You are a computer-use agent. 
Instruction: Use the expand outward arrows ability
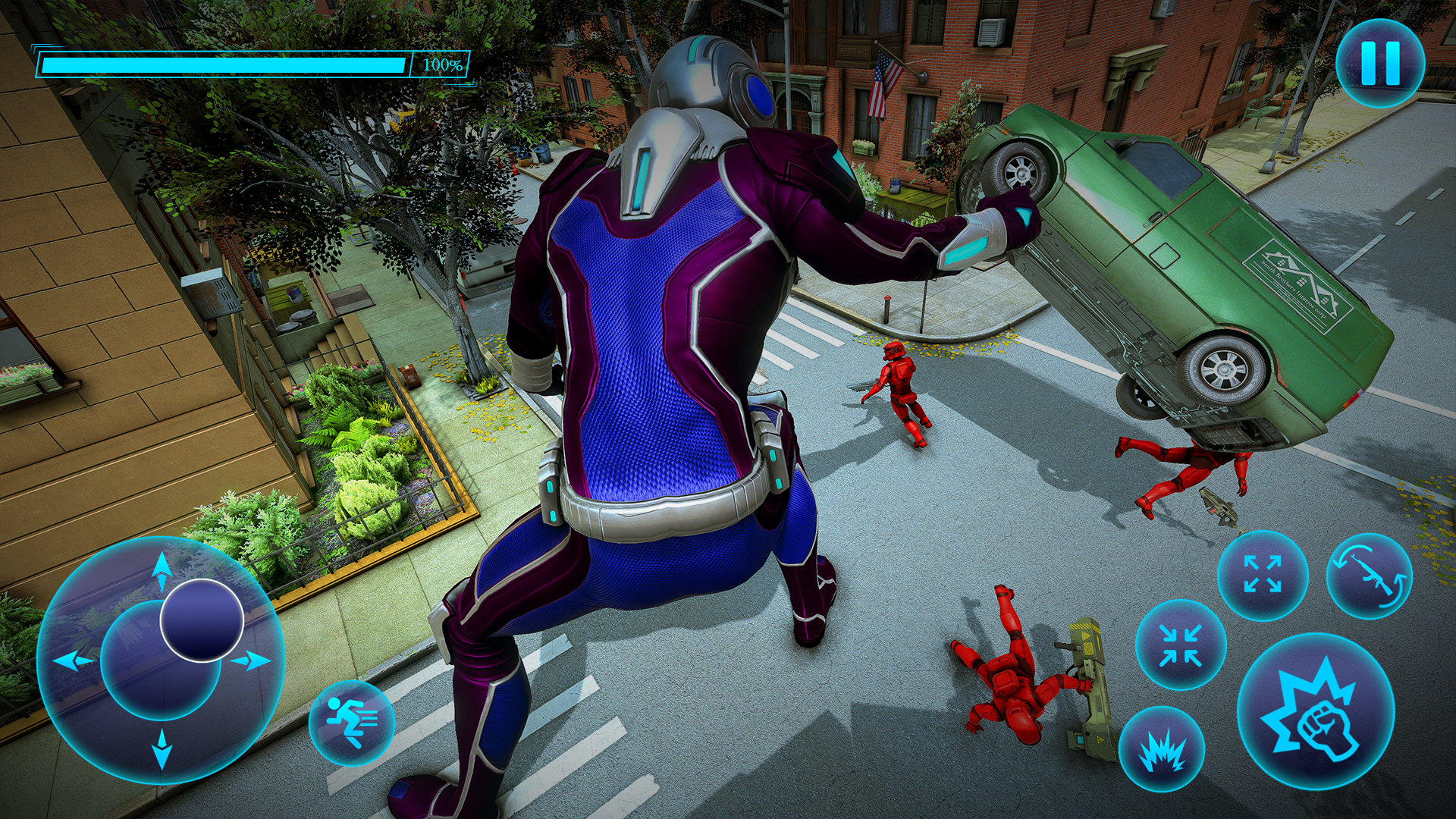click(1262, 574)
